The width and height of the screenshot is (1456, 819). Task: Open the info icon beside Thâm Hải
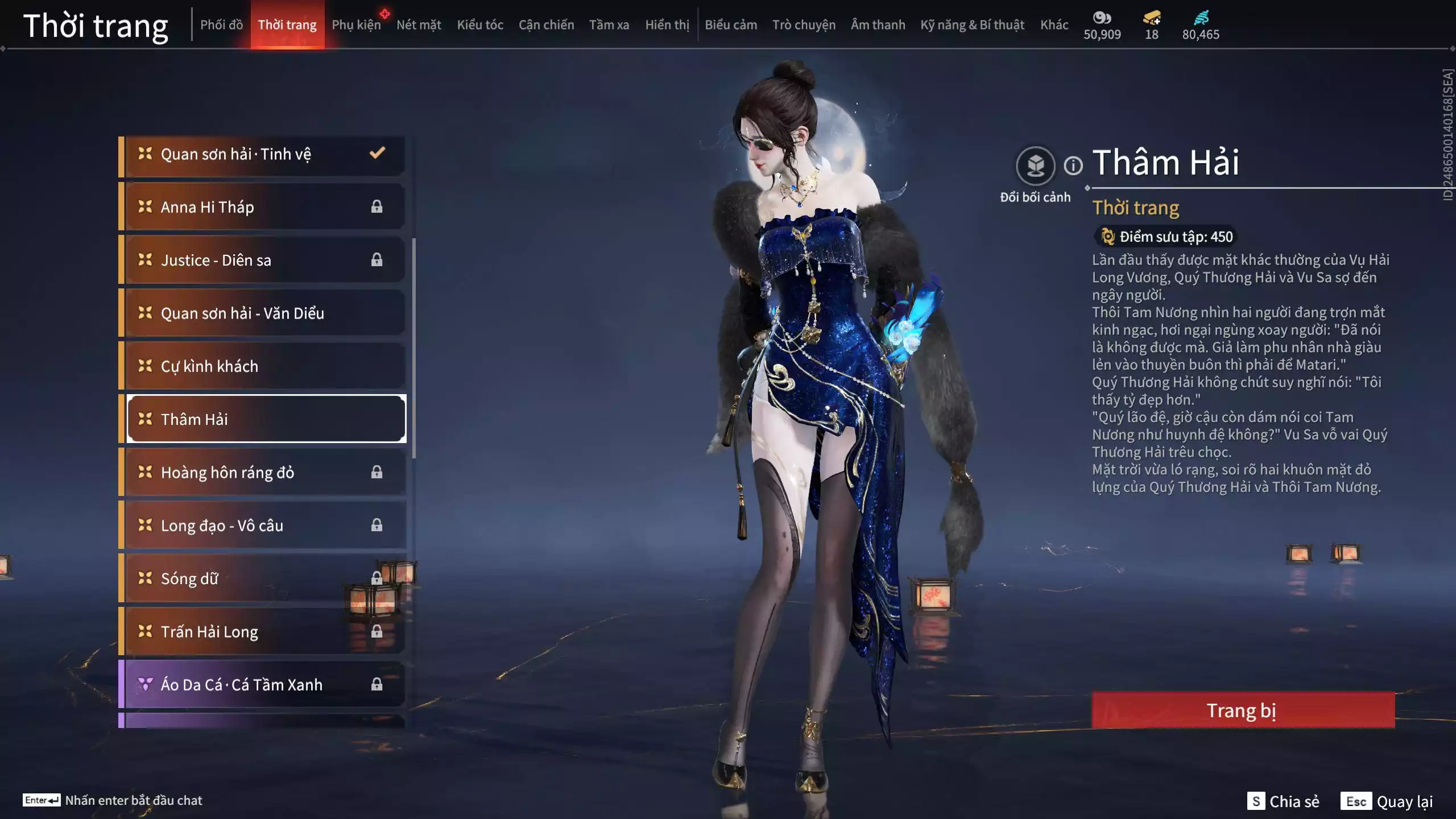[x=1073, y=166]
